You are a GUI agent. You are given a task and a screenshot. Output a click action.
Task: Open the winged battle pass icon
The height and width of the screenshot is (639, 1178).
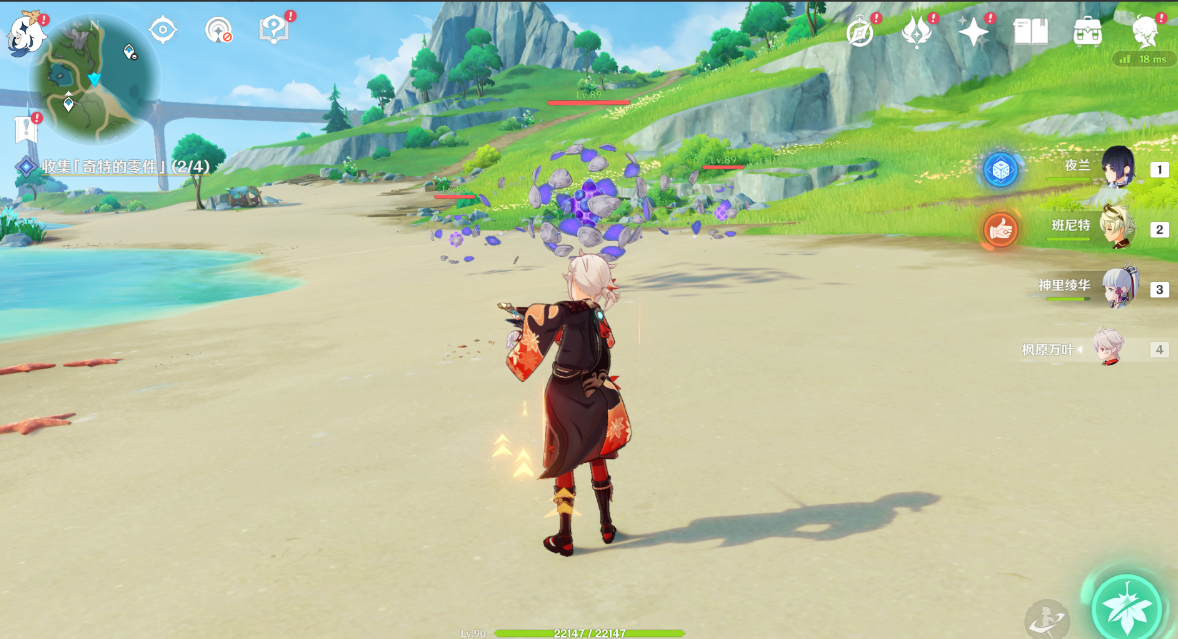pyautogui.click(x=916, y=32)
